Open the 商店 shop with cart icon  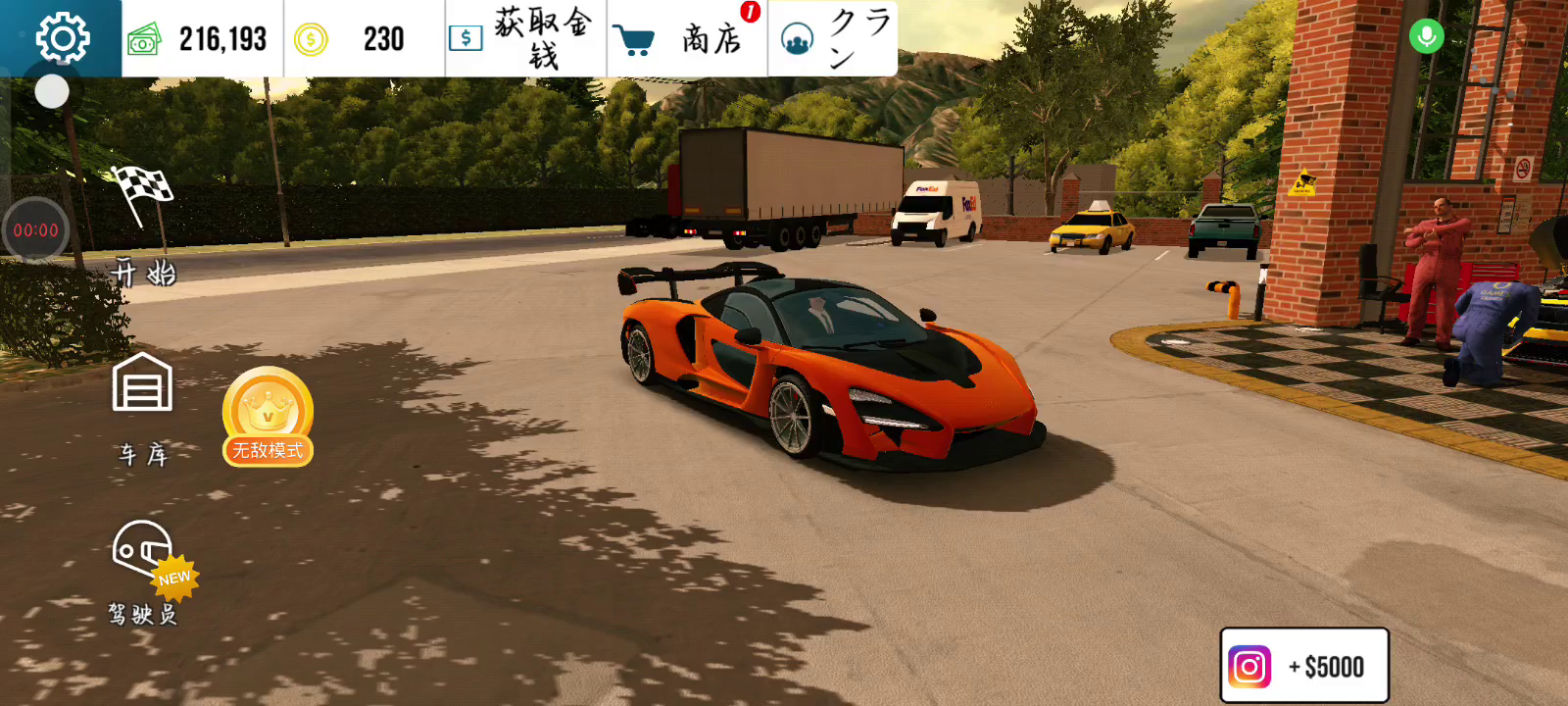pyautogui.click(x=687, y=39)
